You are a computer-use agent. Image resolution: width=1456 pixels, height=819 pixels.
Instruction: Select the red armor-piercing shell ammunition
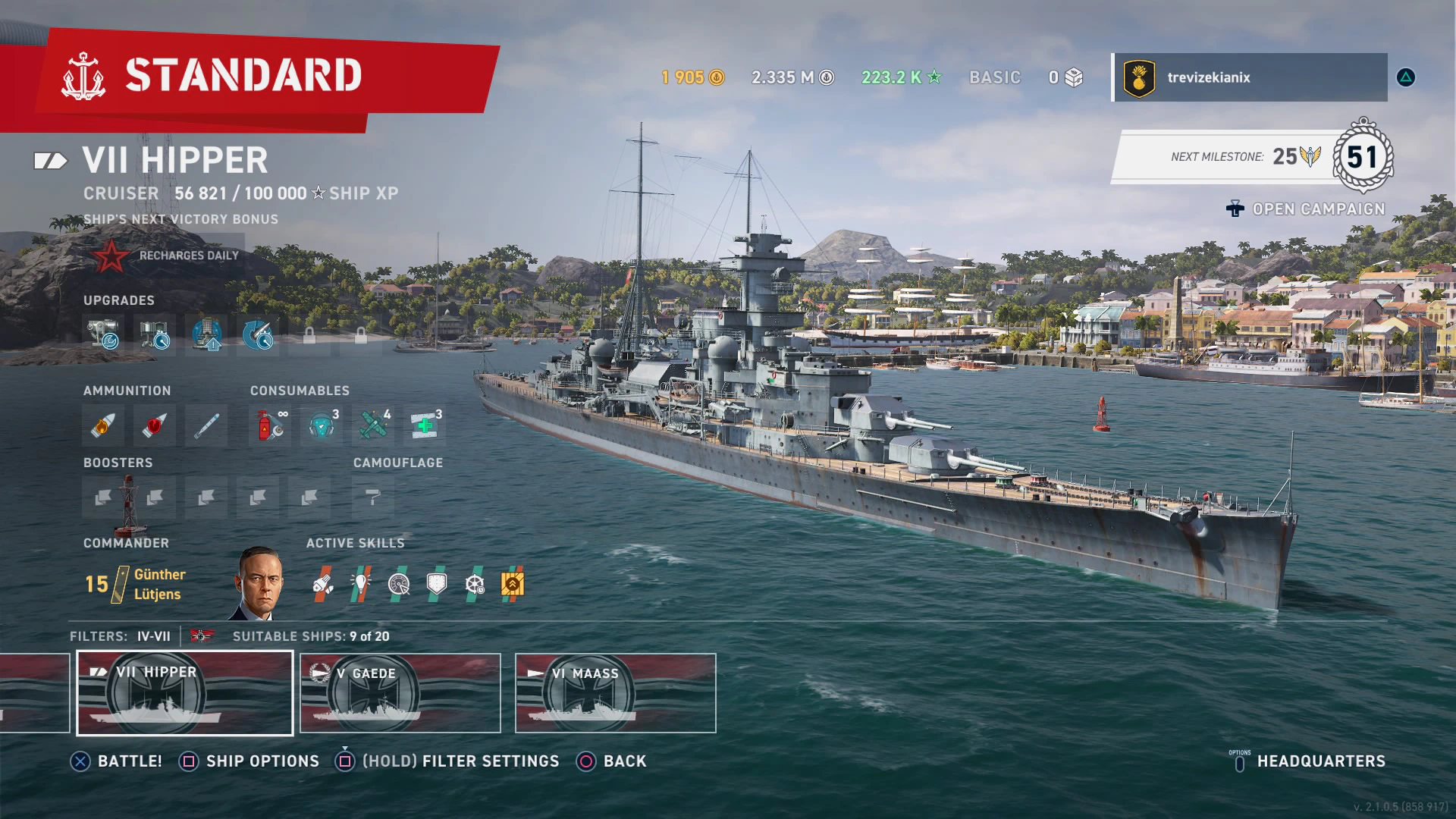(x=154, y=425)
